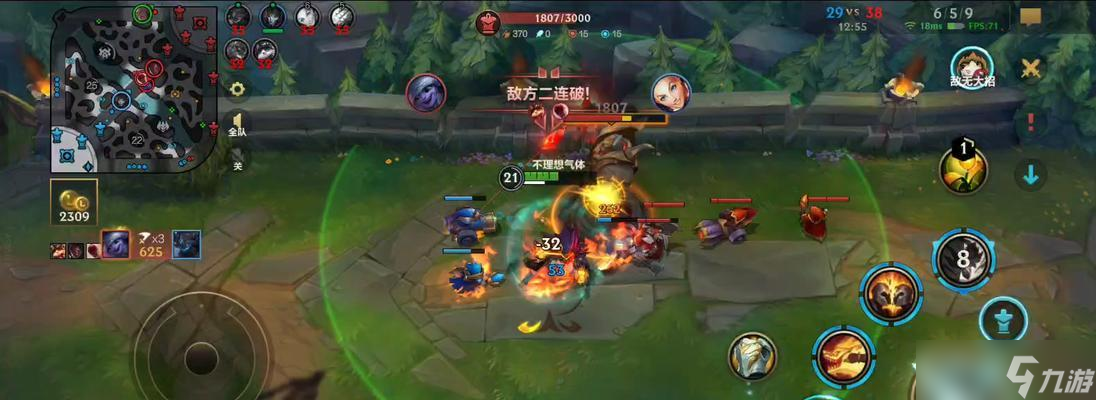This screenshot has width=1096, height=400.
Task: Buy the recommended item costing 625 gold
Action: pyautogui.click(x=118, y=243)
